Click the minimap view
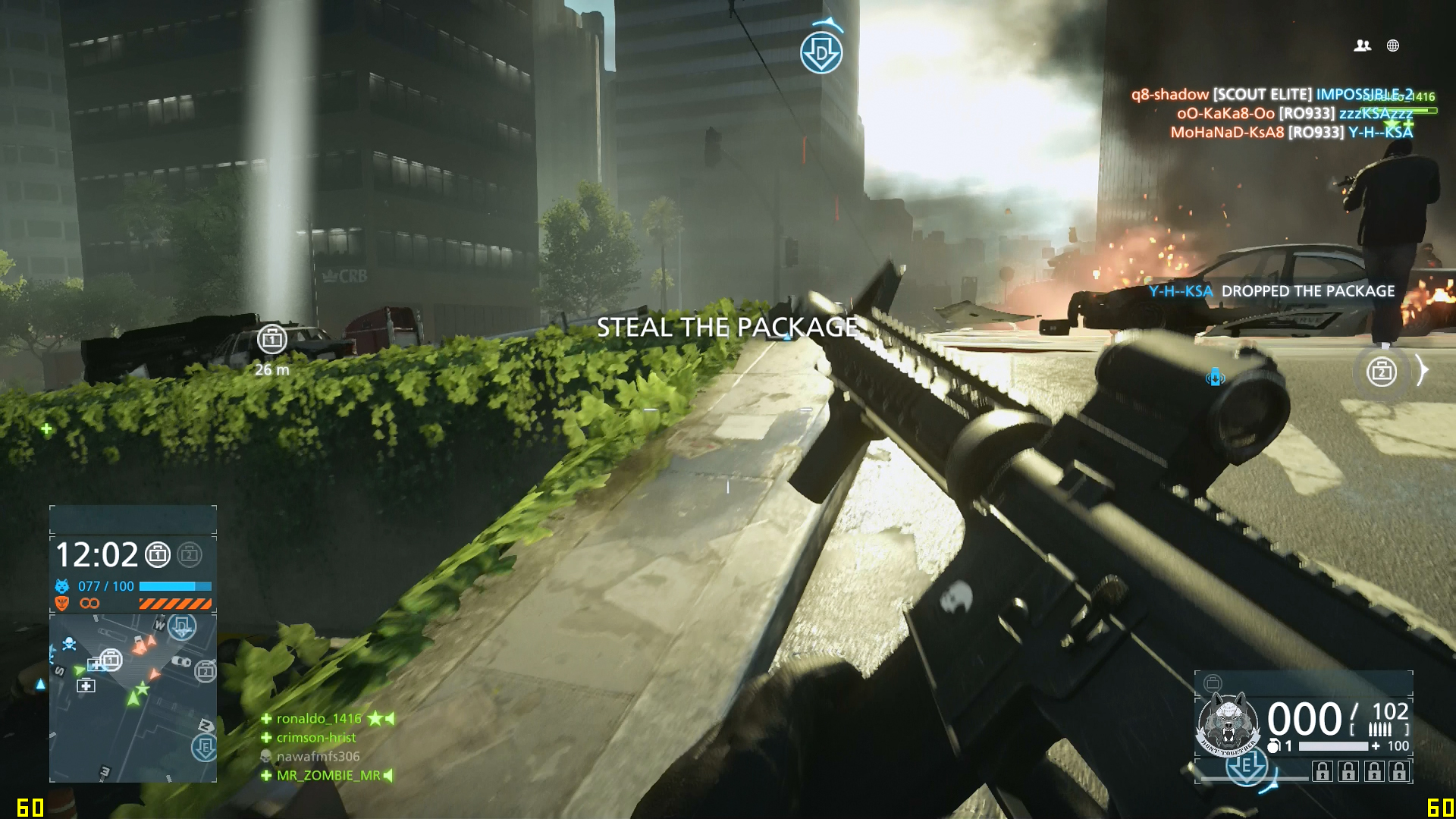The width and height of the screenshot is (1456, 819). tap(133, 698)
